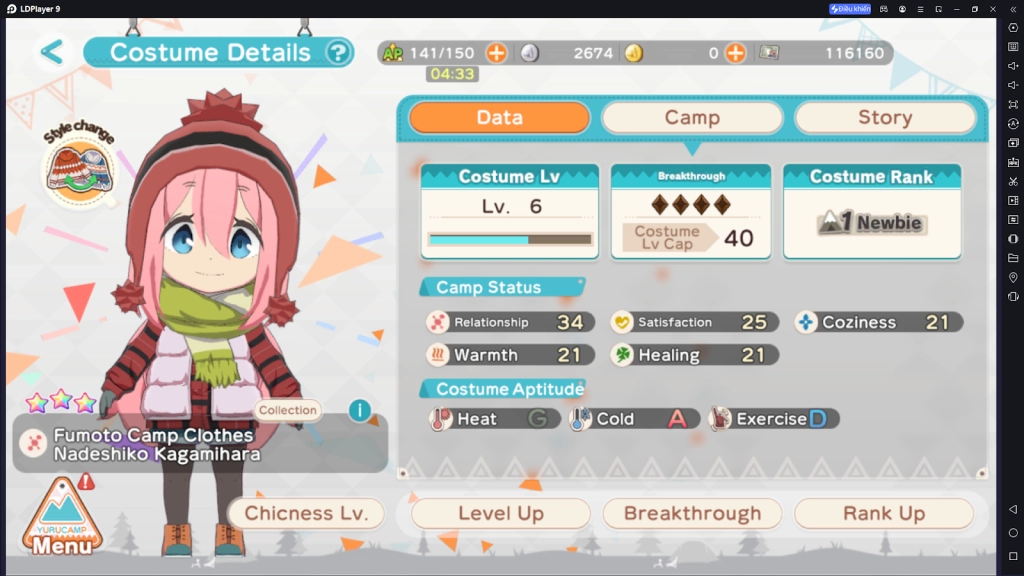
Task: Minimize the LDPlayer window
Action: [x=956, y=9]
